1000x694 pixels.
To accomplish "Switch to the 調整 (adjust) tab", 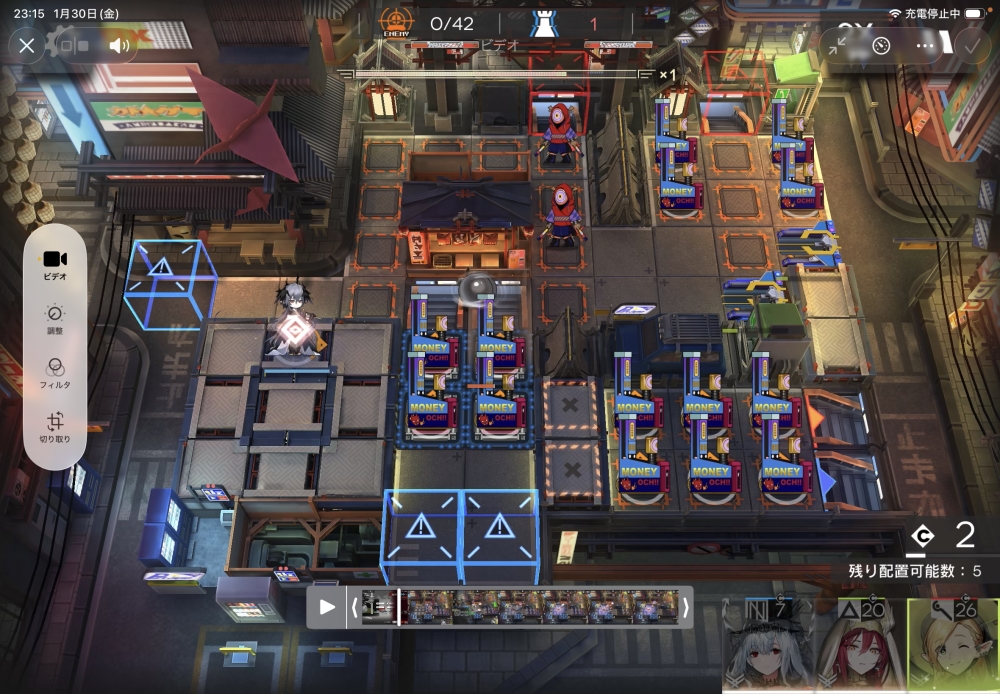I will (55, 319).
